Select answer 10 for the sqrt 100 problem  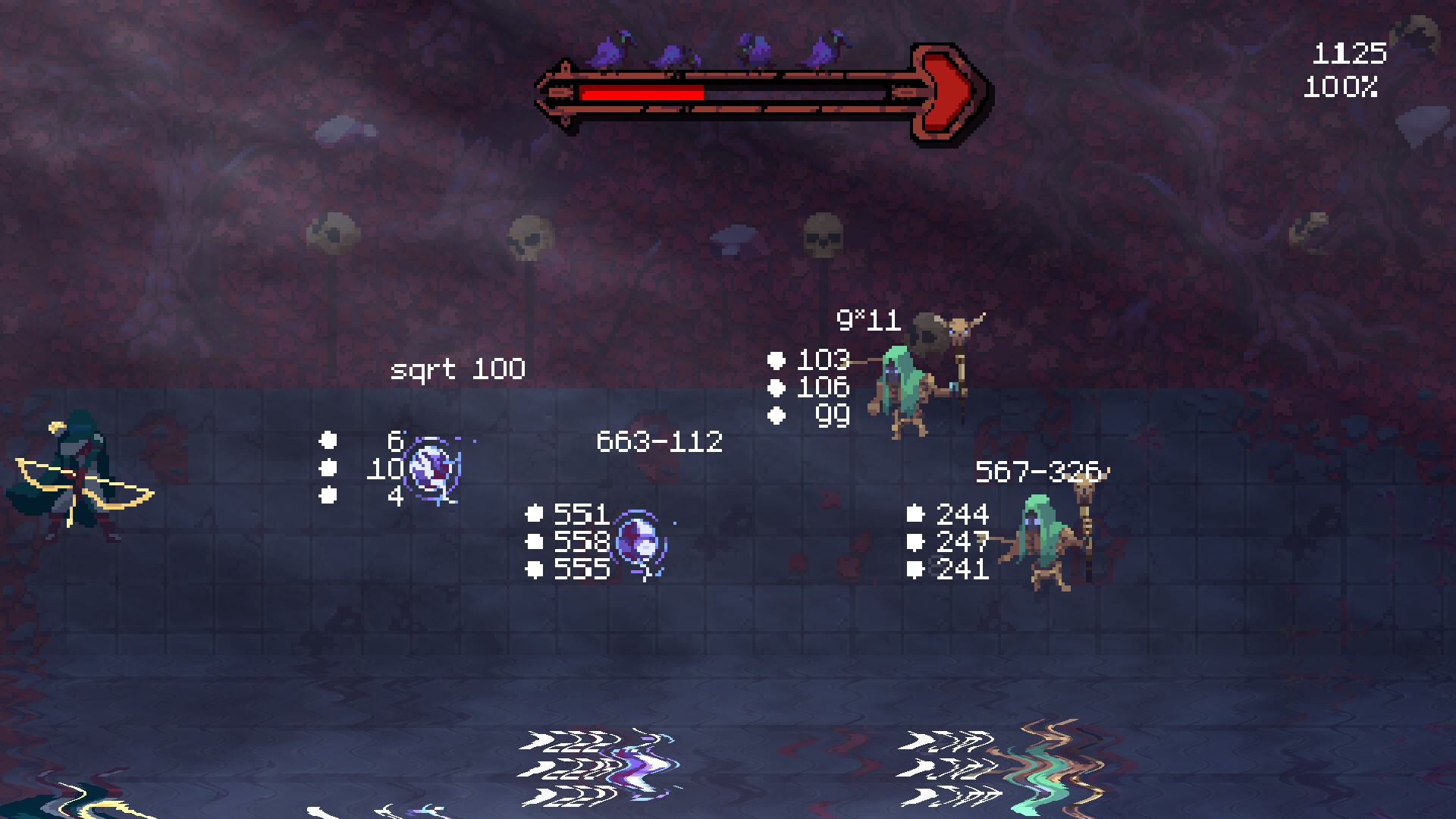click(x=387, y=469)
